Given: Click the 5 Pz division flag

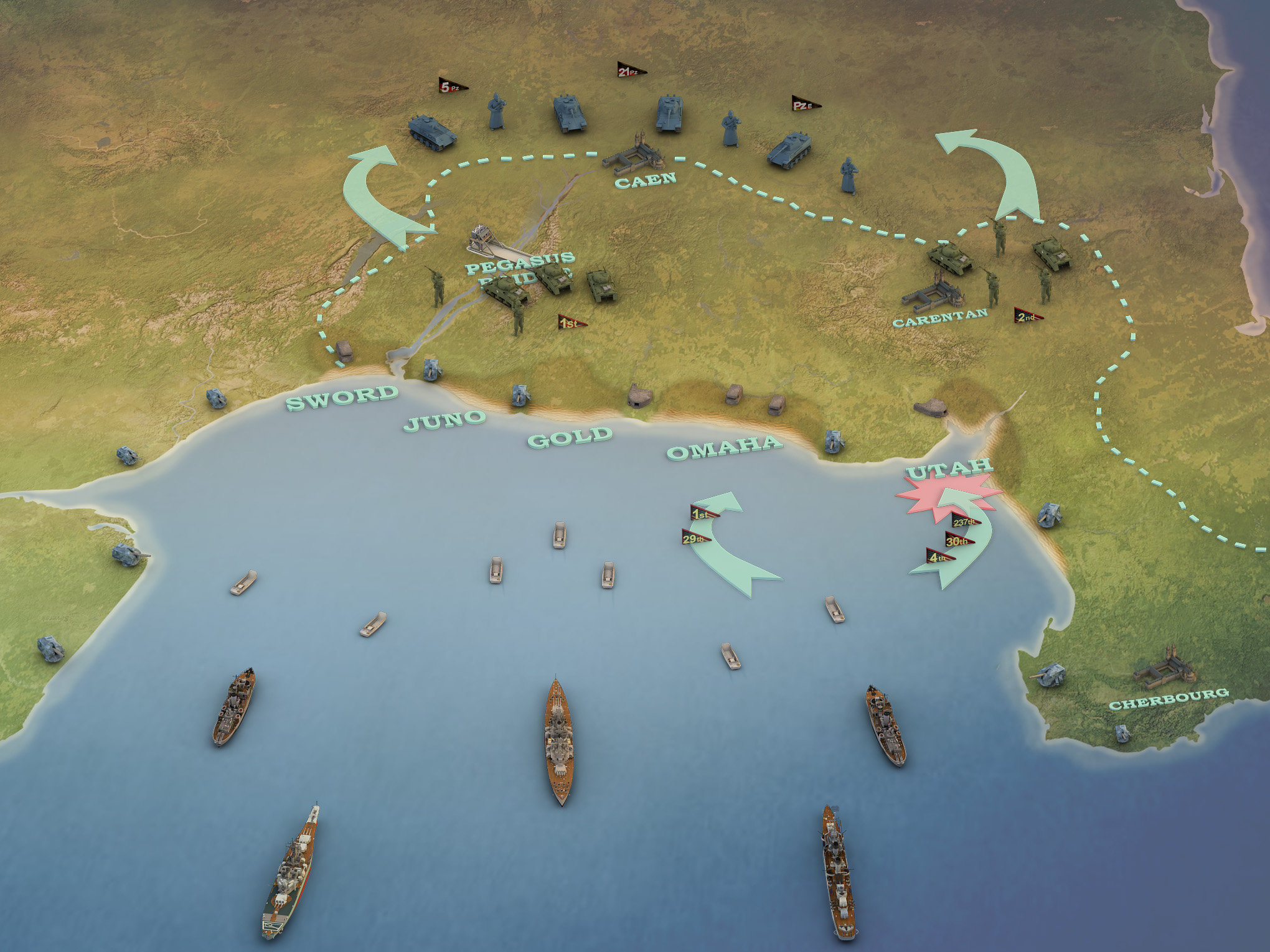Looking at the screenshot, I should [x=452, y=86].
